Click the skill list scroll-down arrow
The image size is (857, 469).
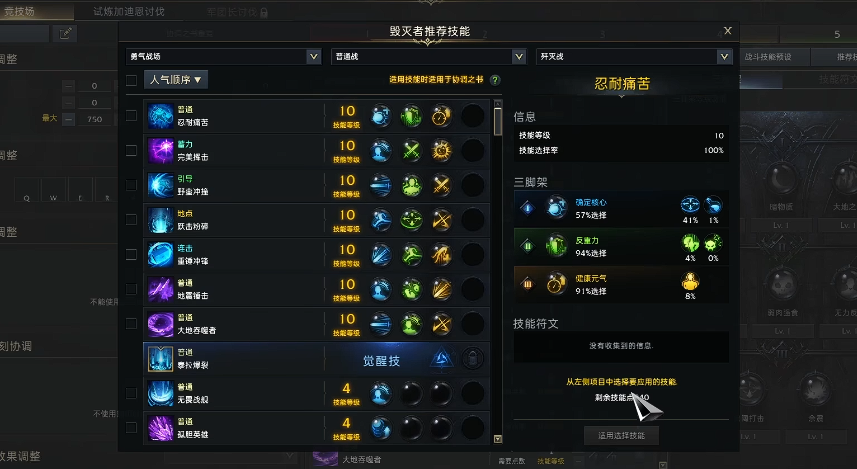coord(498,438)
